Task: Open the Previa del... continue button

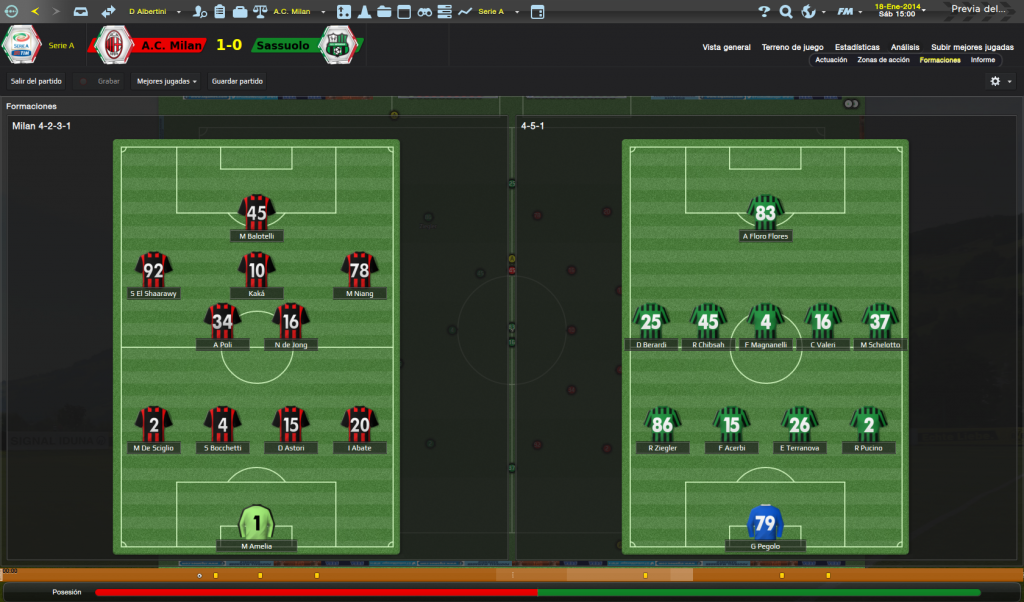Action: pyautogui.click(x=979, y=9)
